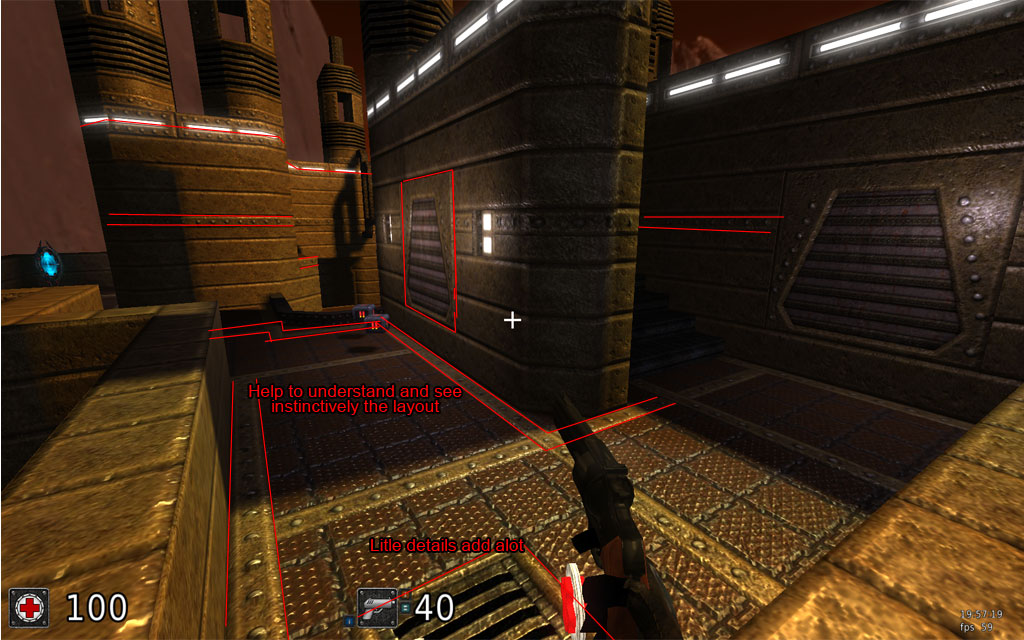Screen dimensions: 1024x640
Task: Select the pistol weapon icon
Action: pos(378,607)
